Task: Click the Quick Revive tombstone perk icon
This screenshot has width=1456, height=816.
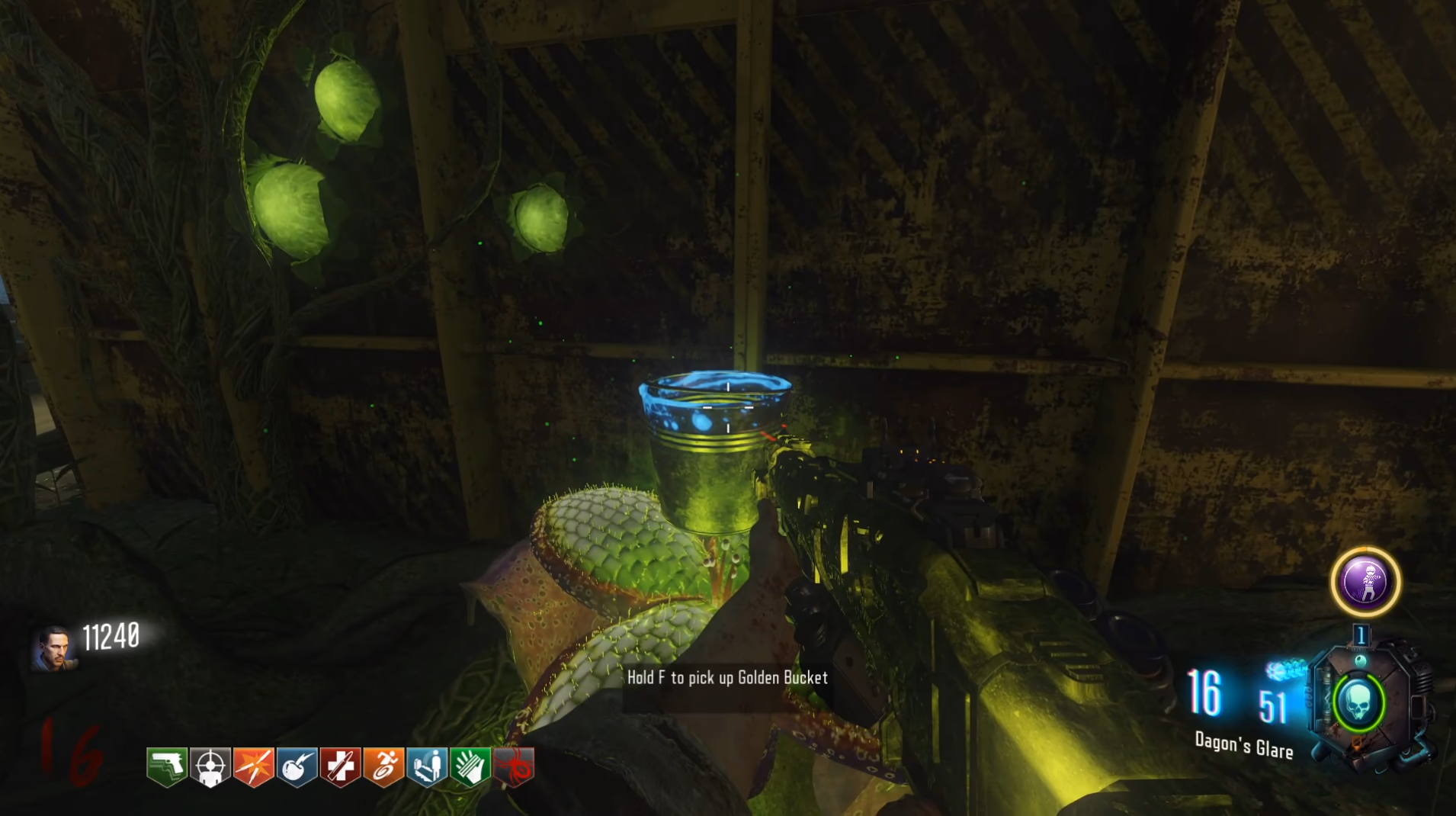Action: (x=427, y=766)
